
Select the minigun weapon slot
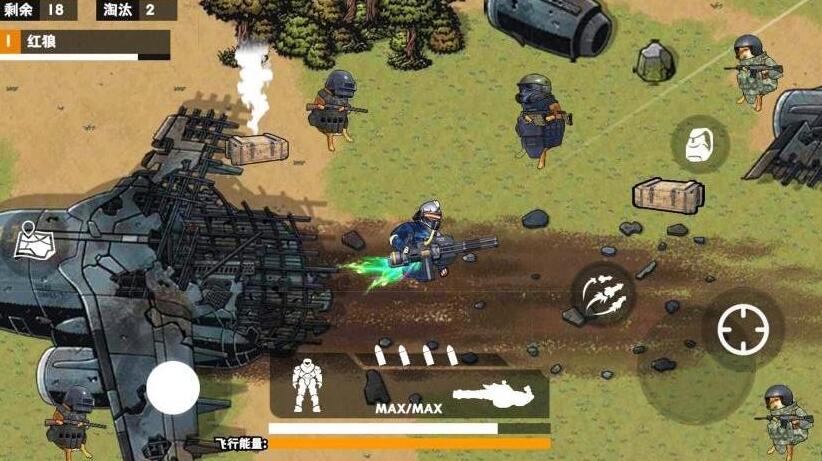click(x=497, y=389)
